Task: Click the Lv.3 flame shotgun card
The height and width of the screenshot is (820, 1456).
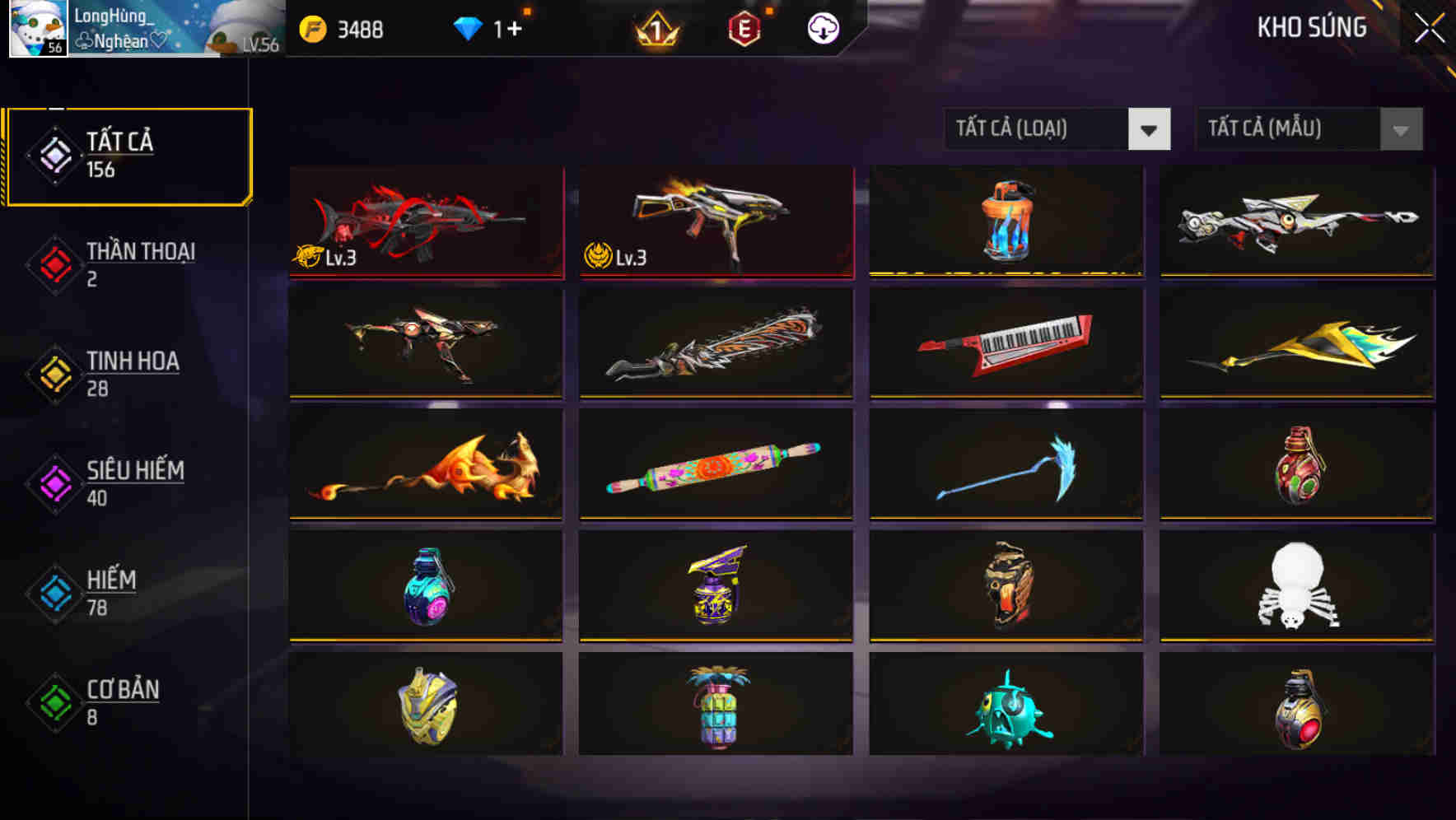Action: [x=715, y=222]
